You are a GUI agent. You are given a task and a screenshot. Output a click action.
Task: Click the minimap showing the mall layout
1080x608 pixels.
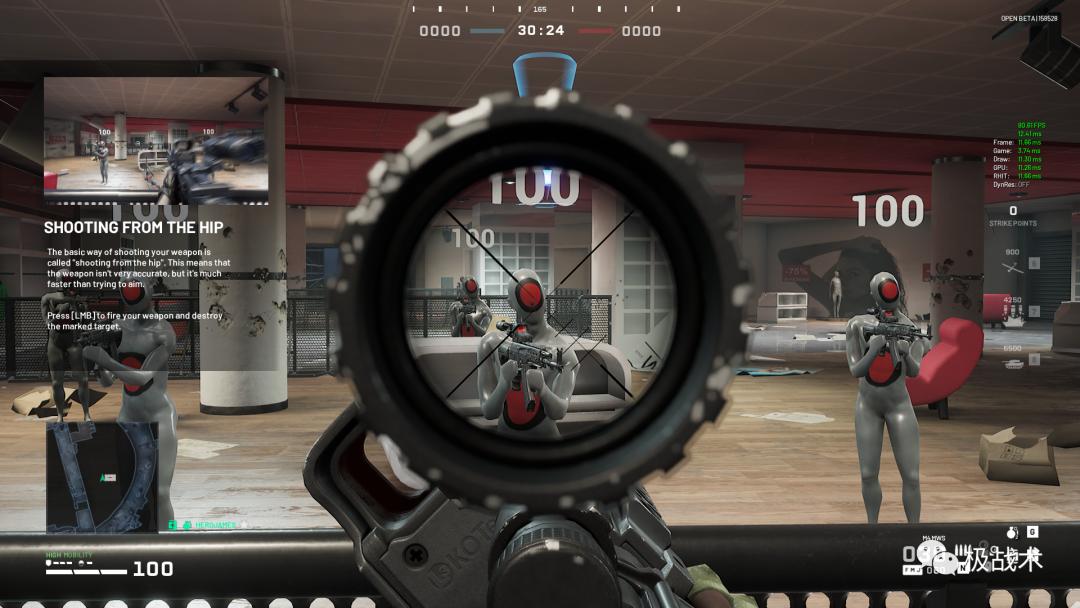tap(102, 477)
